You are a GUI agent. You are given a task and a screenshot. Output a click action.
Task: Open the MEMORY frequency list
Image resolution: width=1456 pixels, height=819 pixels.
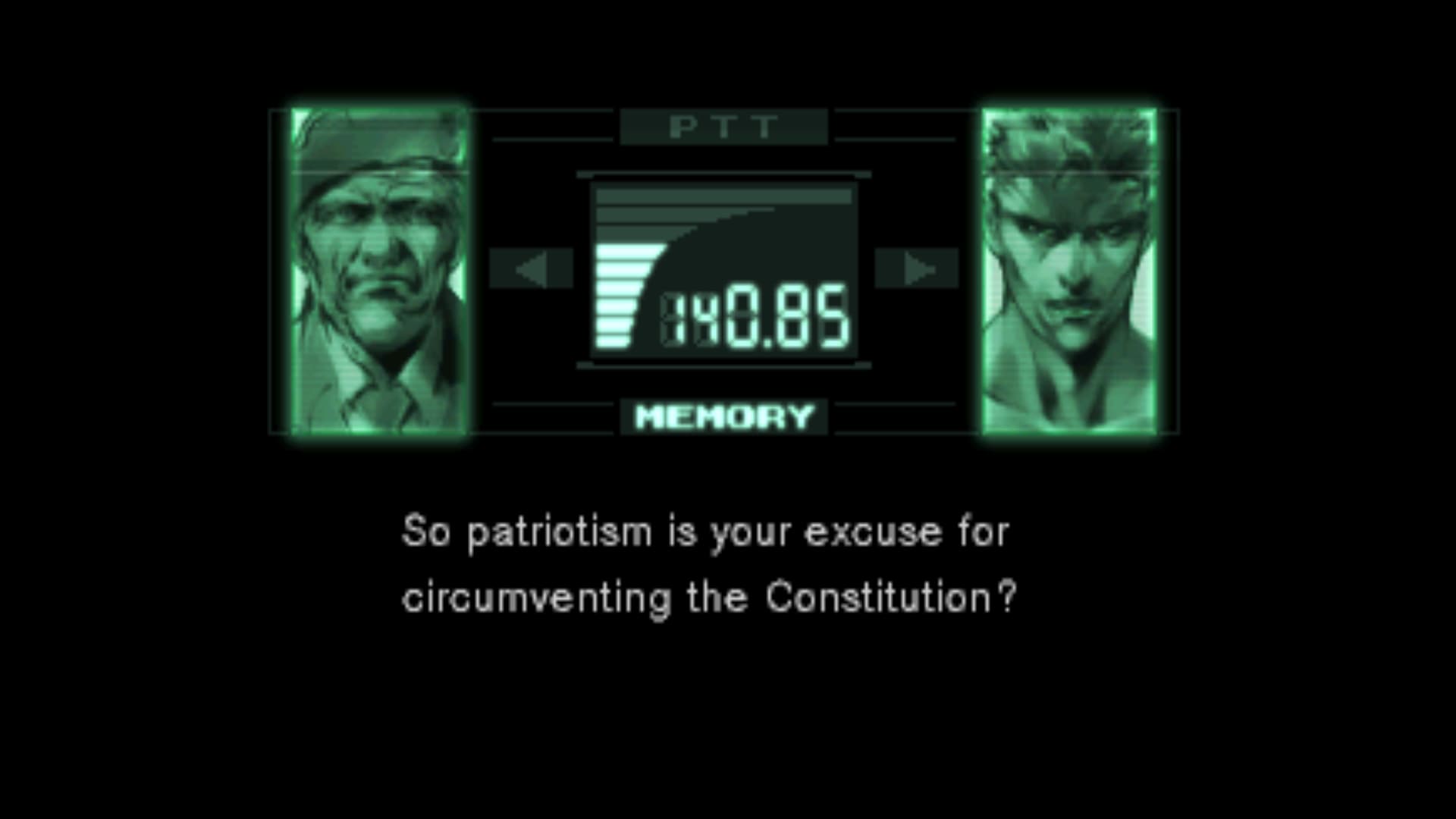tap(723, 417)
